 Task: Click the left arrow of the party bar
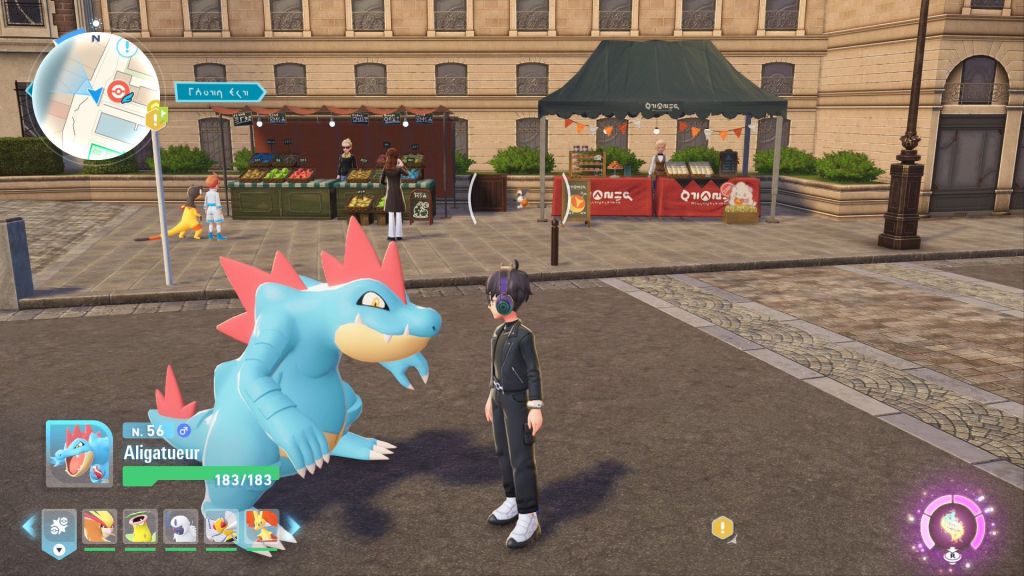(28, 524)
